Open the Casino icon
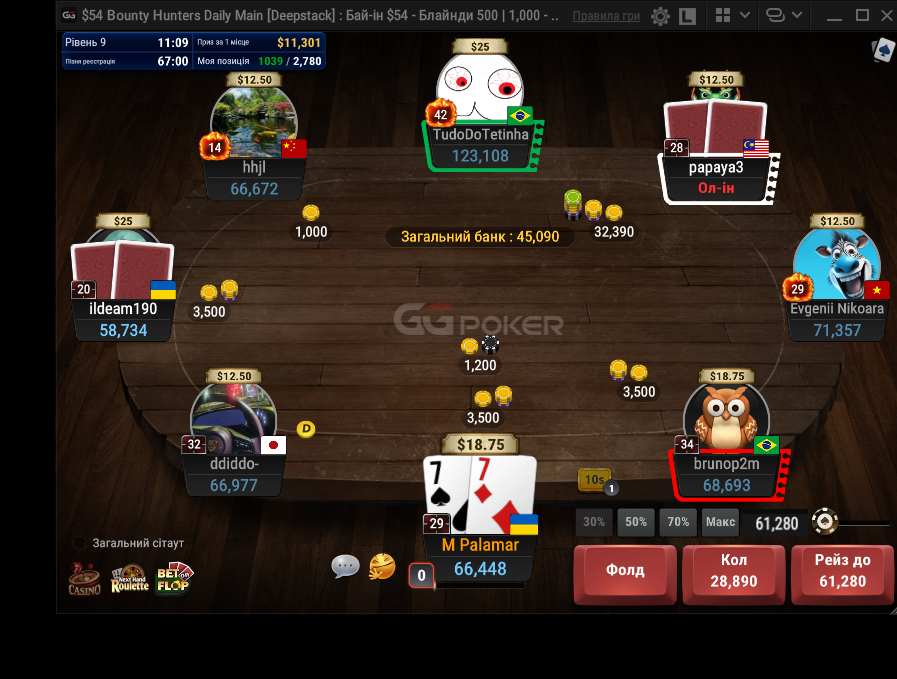The width and height of the screenshot is (897, 679). (x=84, y=578)
